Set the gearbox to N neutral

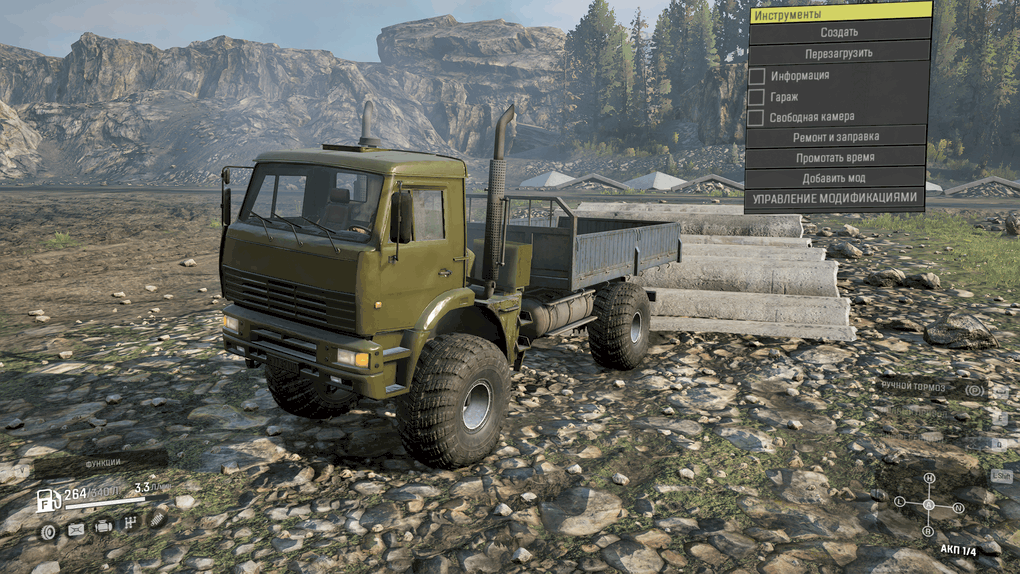tap(958, 508)
